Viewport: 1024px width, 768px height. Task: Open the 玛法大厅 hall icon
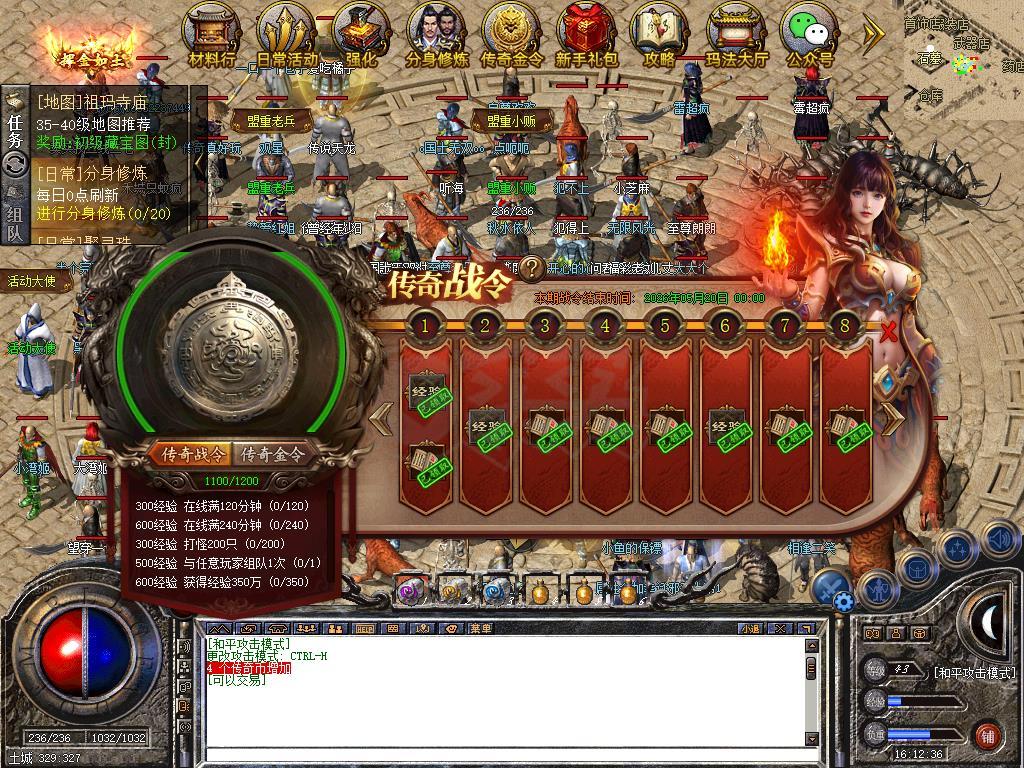click(x=737, y=36)
